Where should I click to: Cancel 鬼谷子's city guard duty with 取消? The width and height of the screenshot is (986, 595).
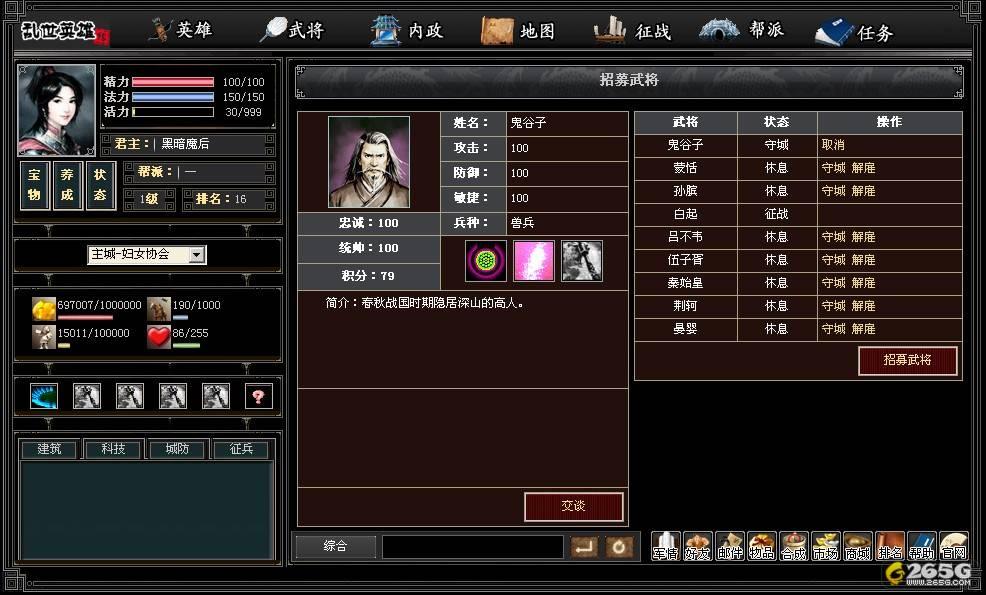pos(833,145)
